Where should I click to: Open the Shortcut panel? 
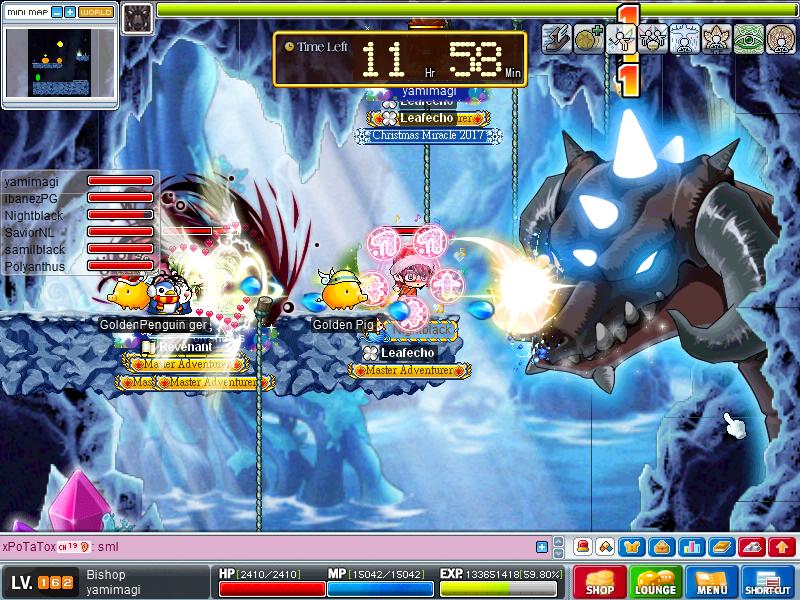coord(768,582)
